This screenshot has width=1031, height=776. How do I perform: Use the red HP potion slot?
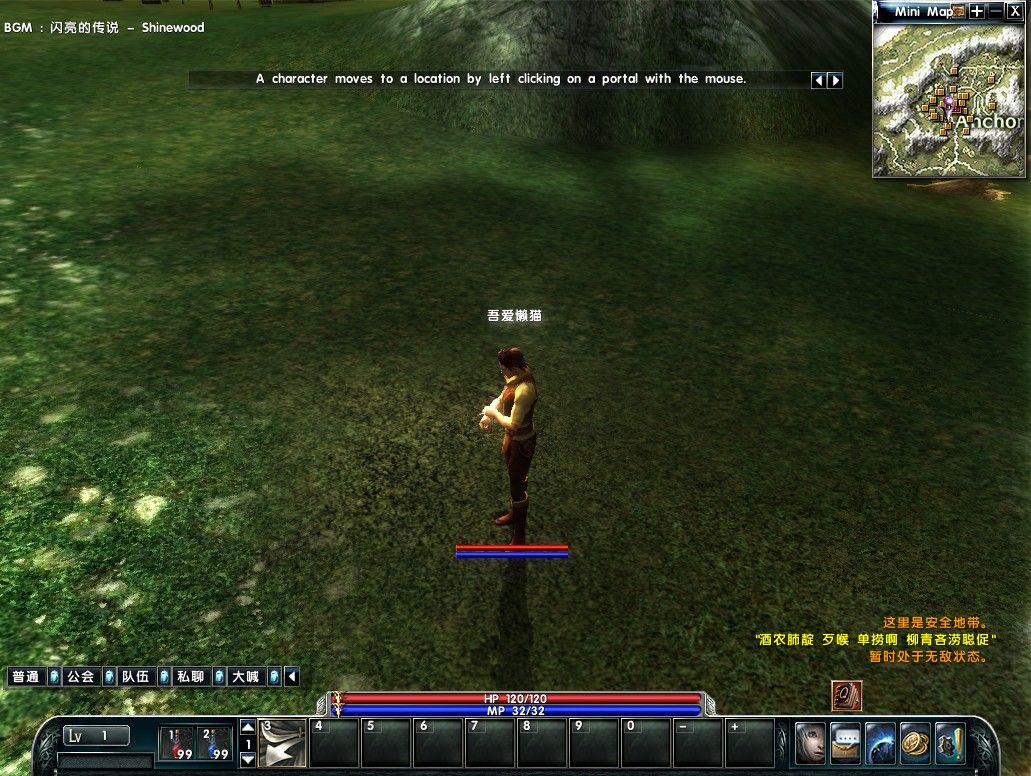point(178,743)
